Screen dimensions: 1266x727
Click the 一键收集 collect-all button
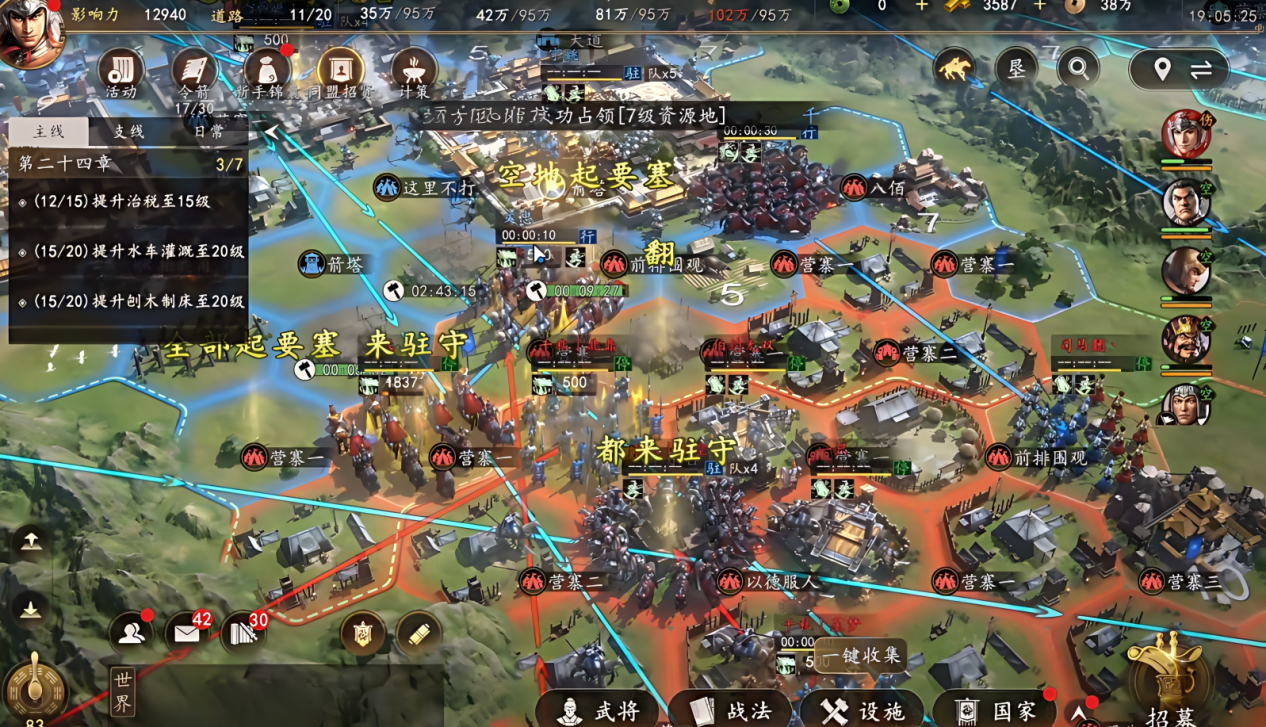pos(861,656)
